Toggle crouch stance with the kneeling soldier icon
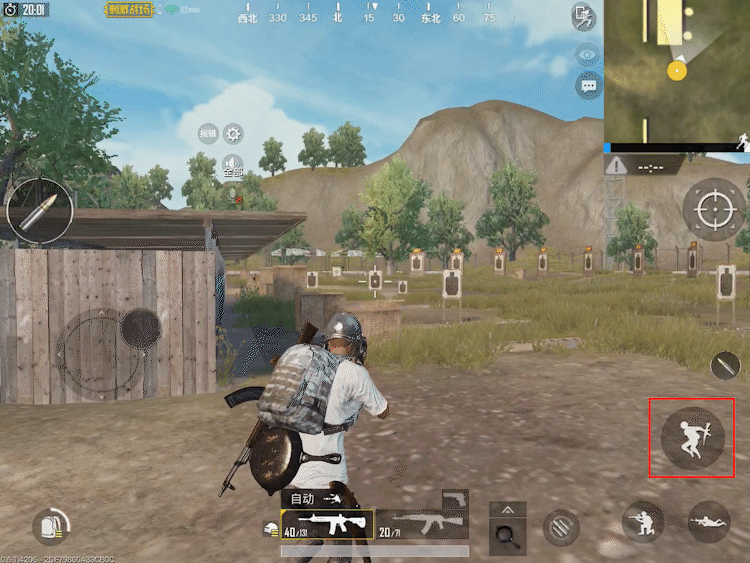This screenshot has width=750, height=563. click(x=643, y=521)
